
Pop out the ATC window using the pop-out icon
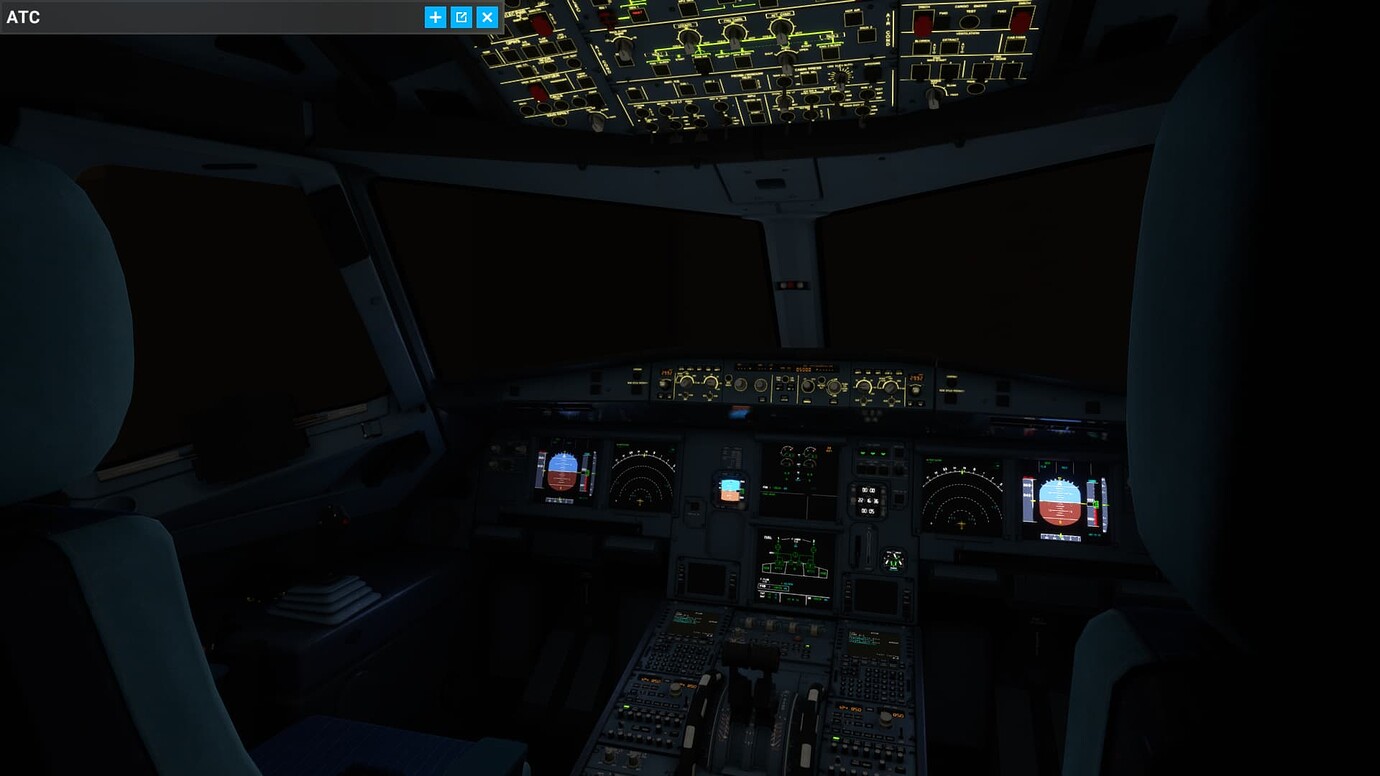click(x=460, y=17)
